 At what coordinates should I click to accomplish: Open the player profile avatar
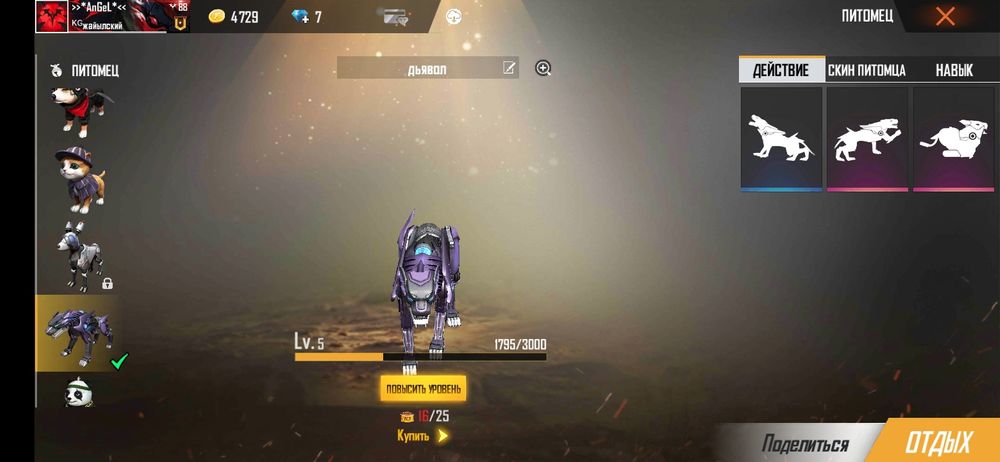(51, 16)
